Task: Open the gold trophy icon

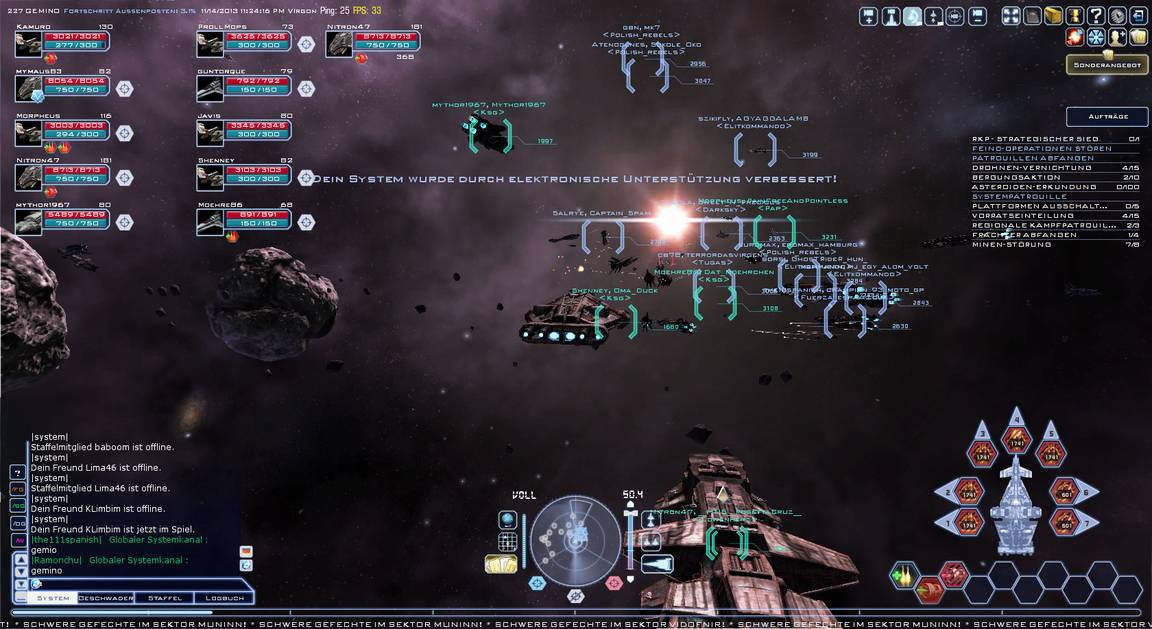Action: point(1074,16)
